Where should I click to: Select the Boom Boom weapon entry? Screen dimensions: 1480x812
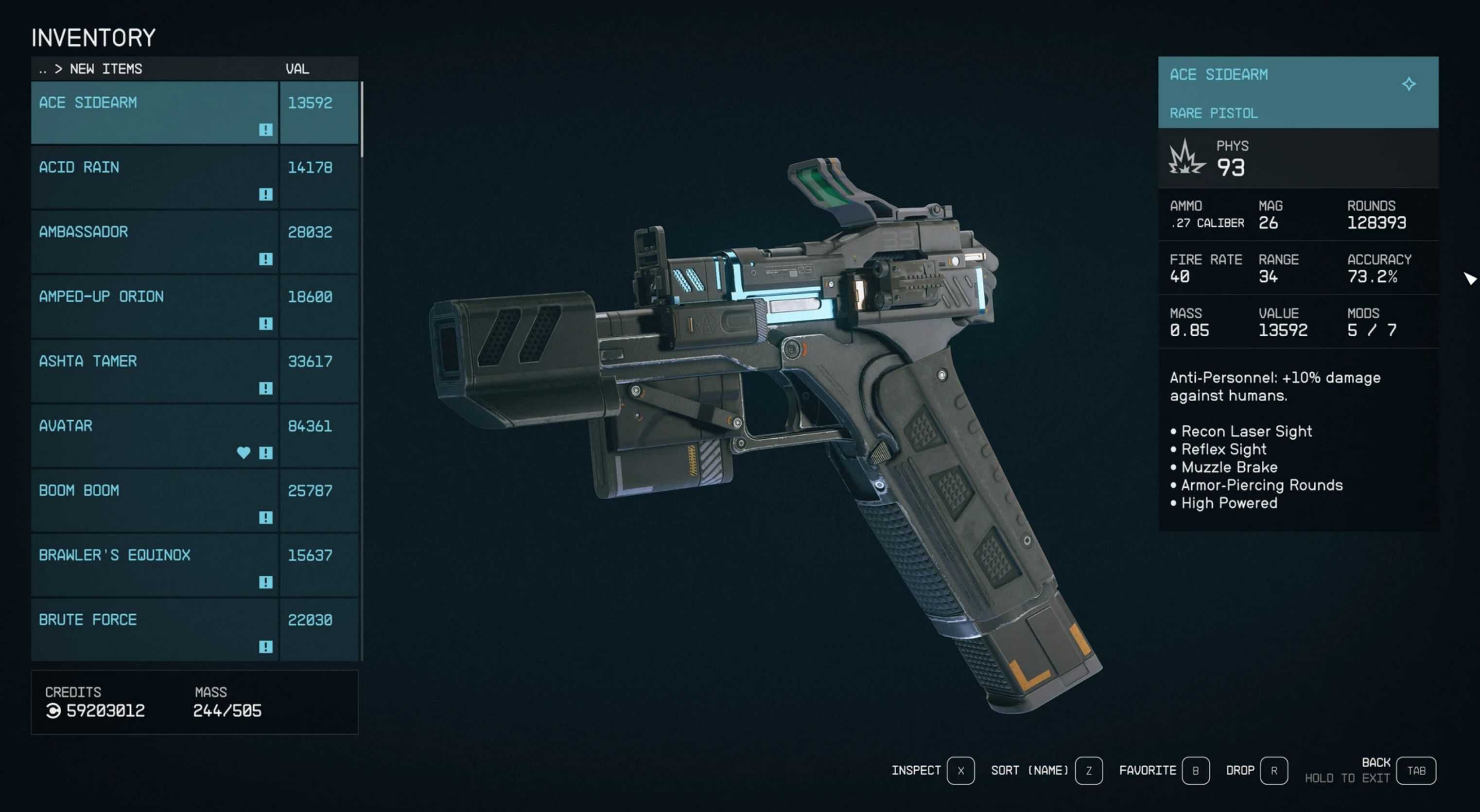click(x=154, y=500)
